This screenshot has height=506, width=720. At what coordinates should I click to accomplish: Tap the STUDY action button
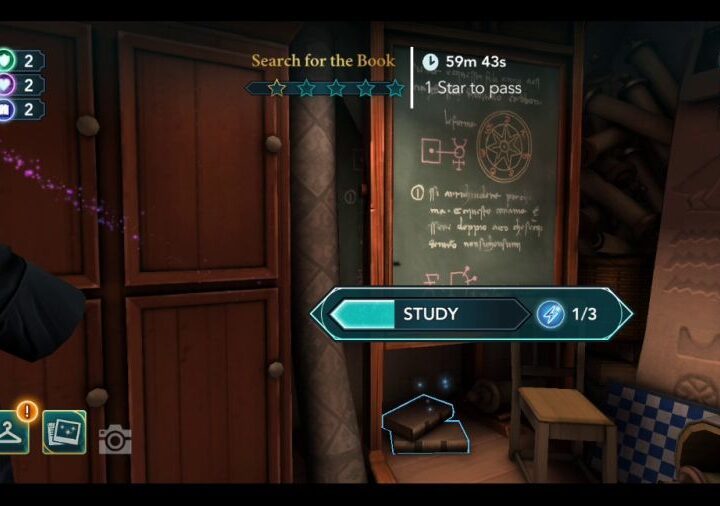[x=470, y=314]
